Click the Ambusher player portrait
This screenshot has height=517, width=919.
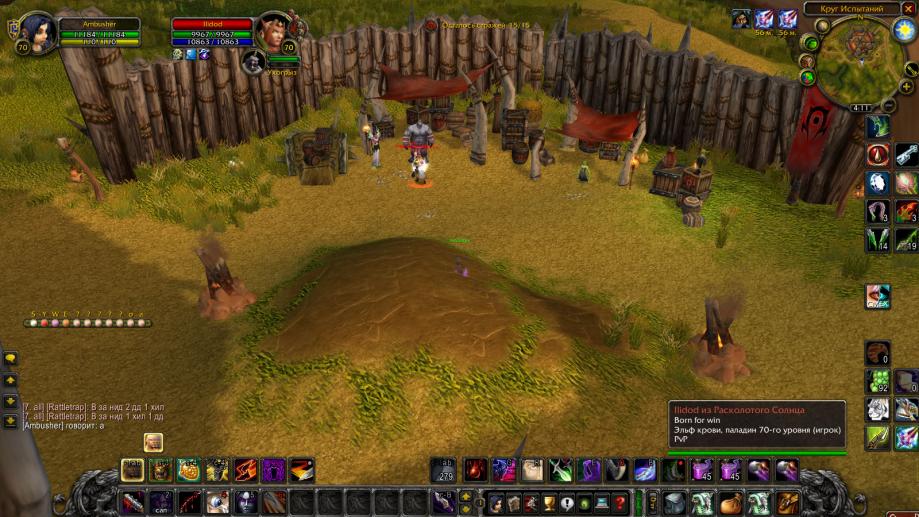(x=37, y=30)
